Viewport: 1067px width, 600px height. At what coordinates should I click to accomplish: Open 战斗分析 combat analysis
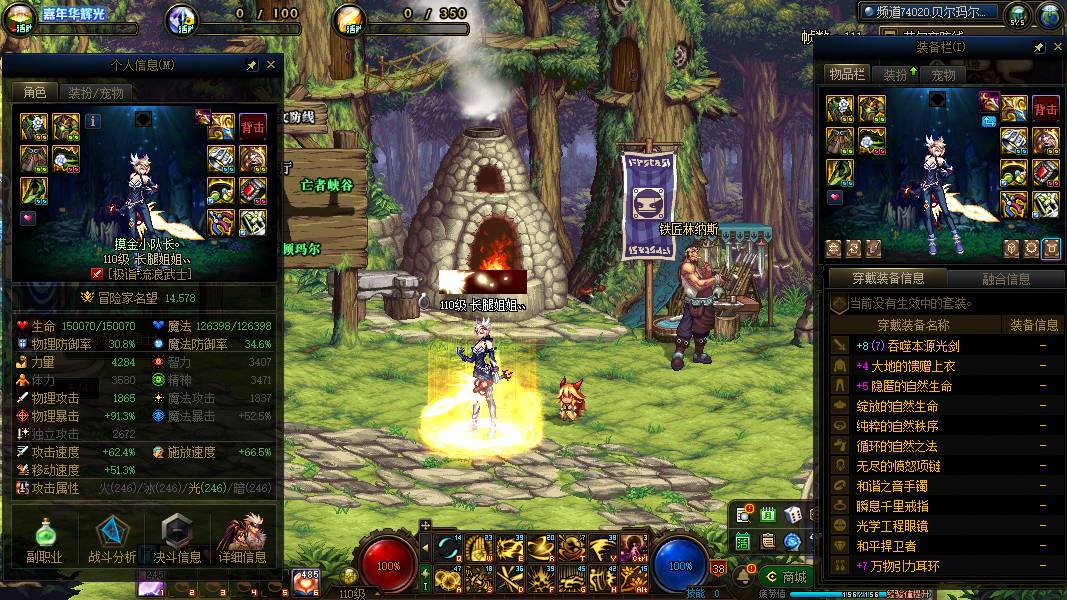112,540
